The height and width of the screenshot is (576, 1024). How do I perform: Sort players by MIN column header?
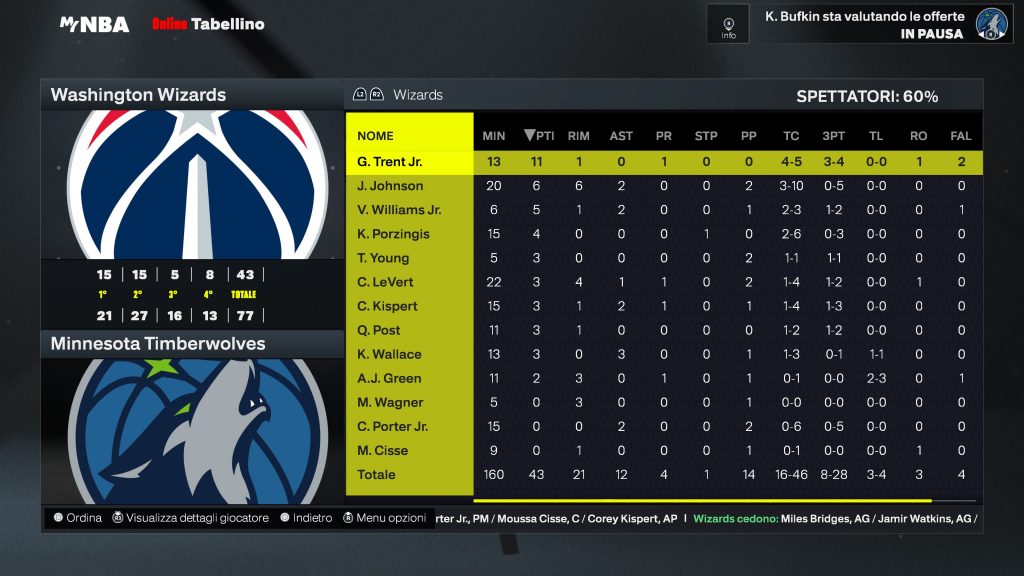[x=494, y=136]
